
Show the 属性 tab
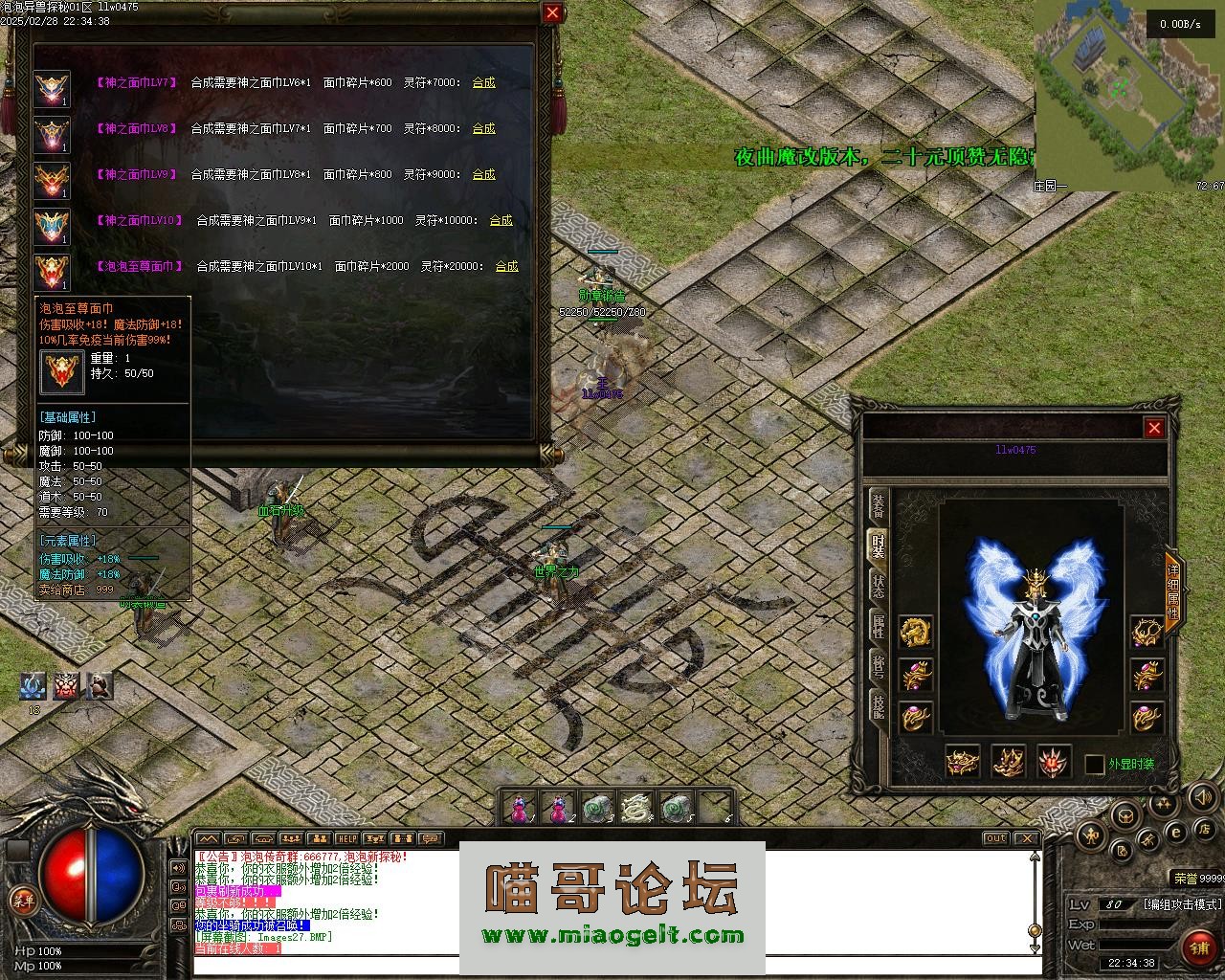(x=878, y=627)
